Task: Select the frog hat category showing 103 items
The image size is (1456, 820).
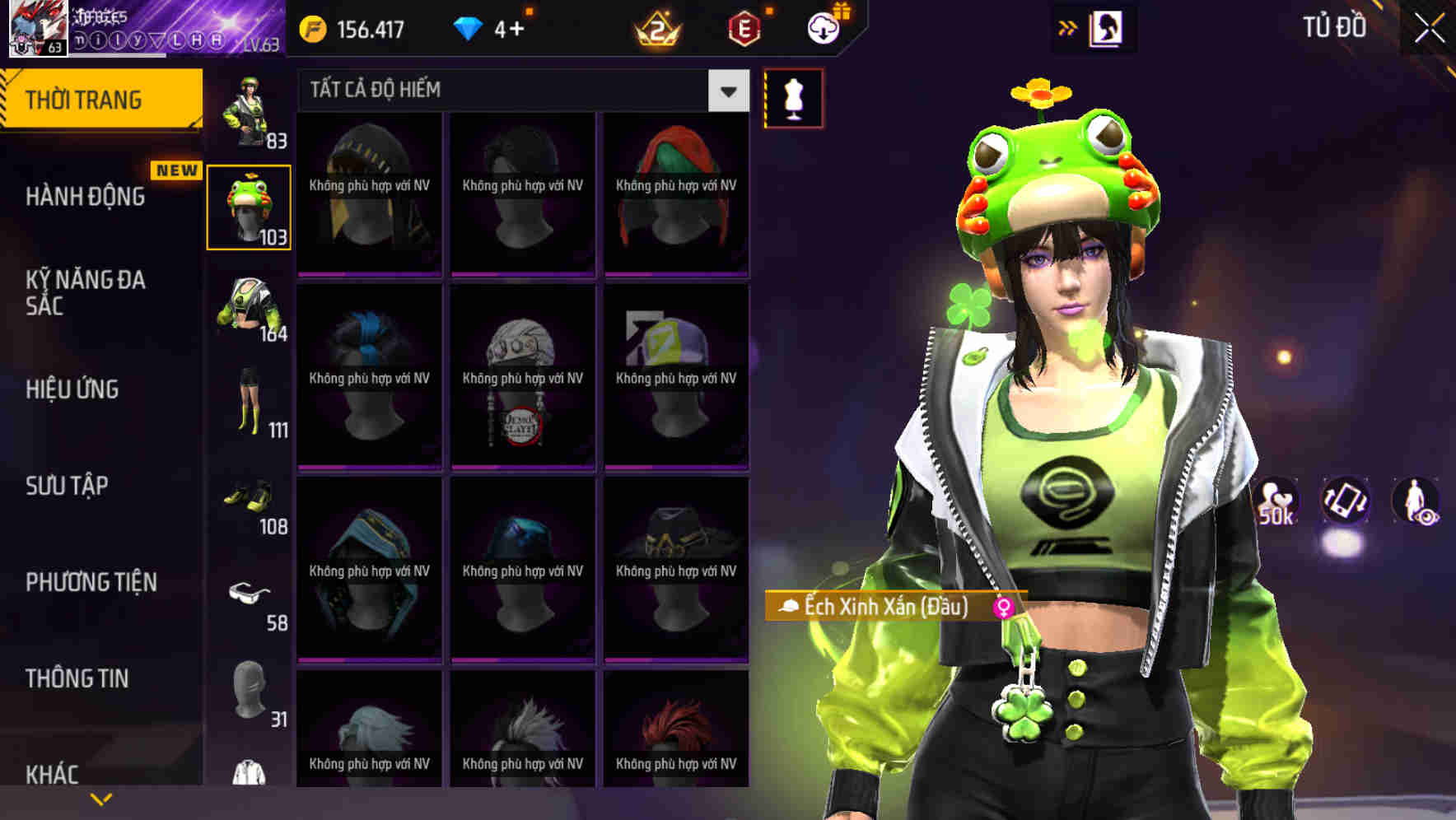Action: coord(250,207)
